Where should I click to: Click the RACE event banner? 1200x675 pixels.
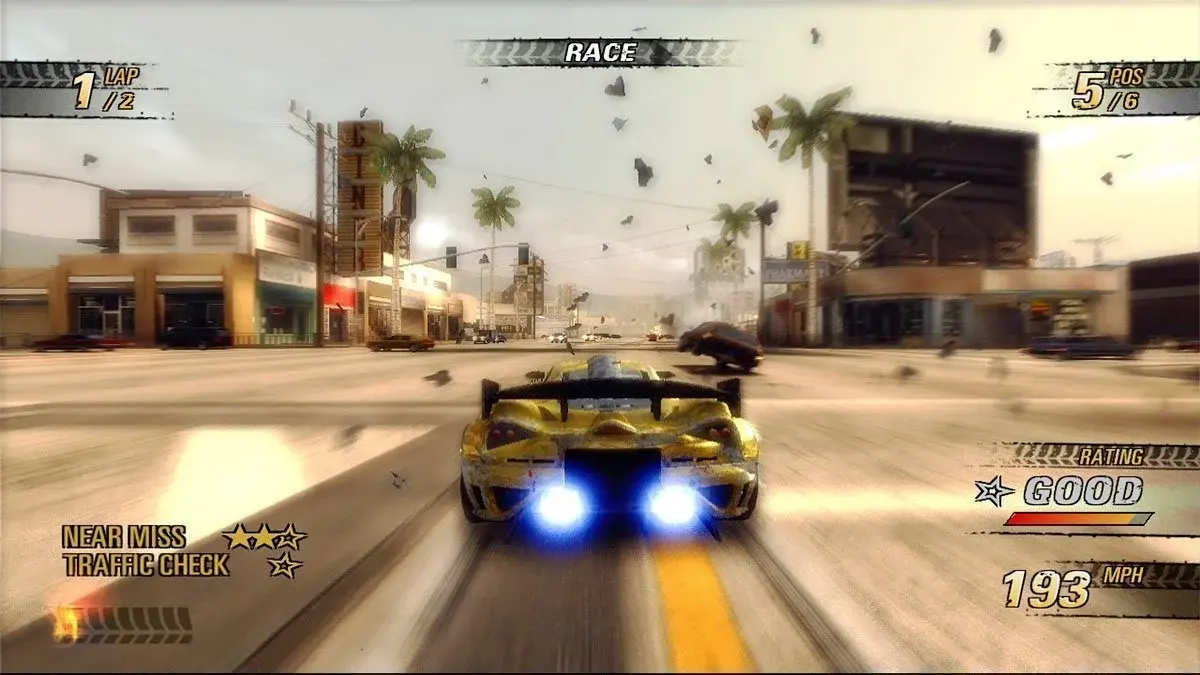600,52
